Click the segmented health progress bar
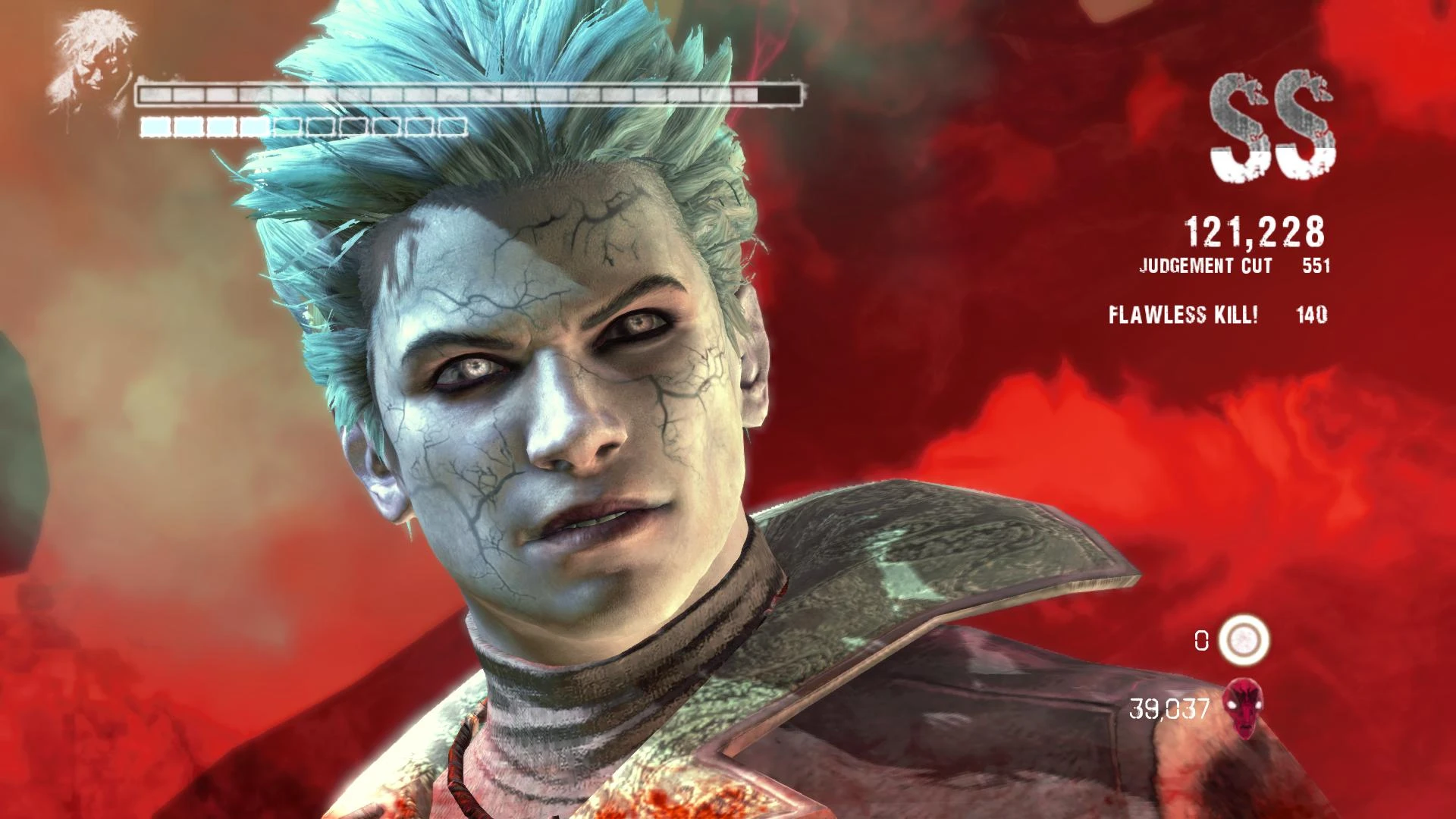The height and width of the screenshot is (819, 1456). point(466,93)
